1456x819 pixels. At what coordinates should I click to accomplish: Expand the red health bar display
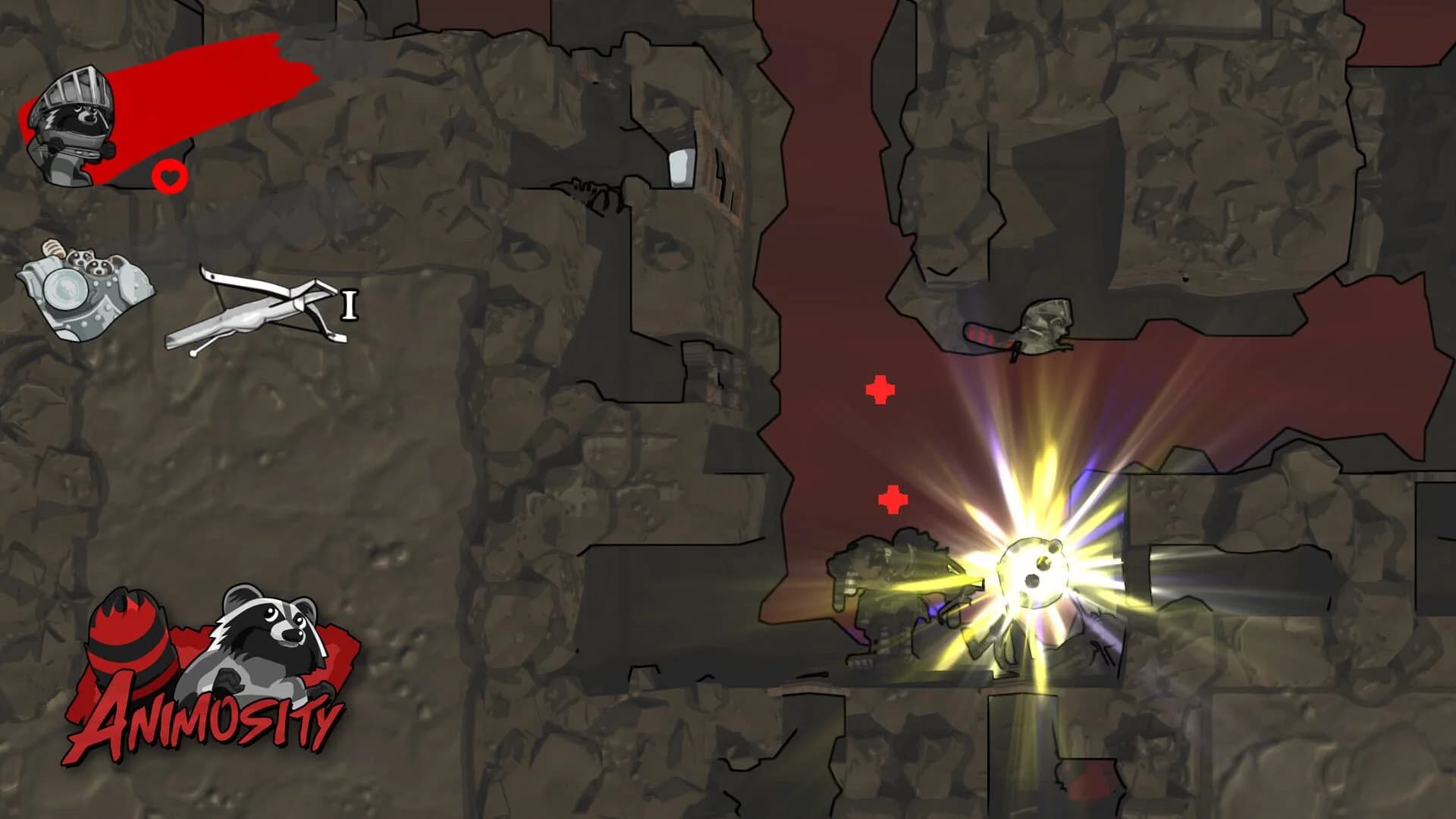coord(205,83)
